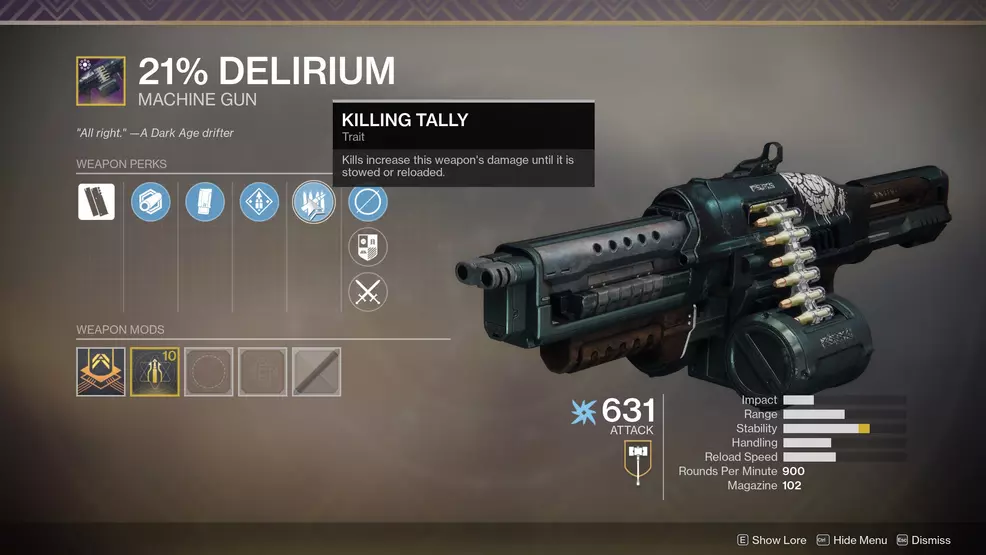Open the empty dashed-circle mod socket
986x555 pixels.
[x=209, y=372]
